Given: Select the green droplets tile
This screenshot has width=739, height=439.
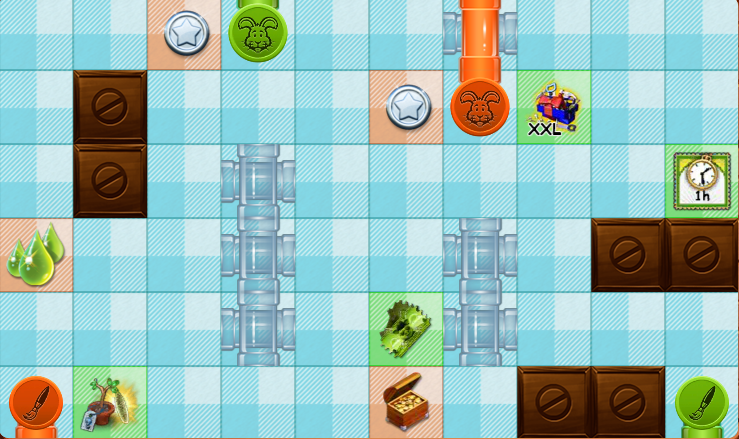Looking at the screenshot, I should pyautogui.click(x=36, y=255).
